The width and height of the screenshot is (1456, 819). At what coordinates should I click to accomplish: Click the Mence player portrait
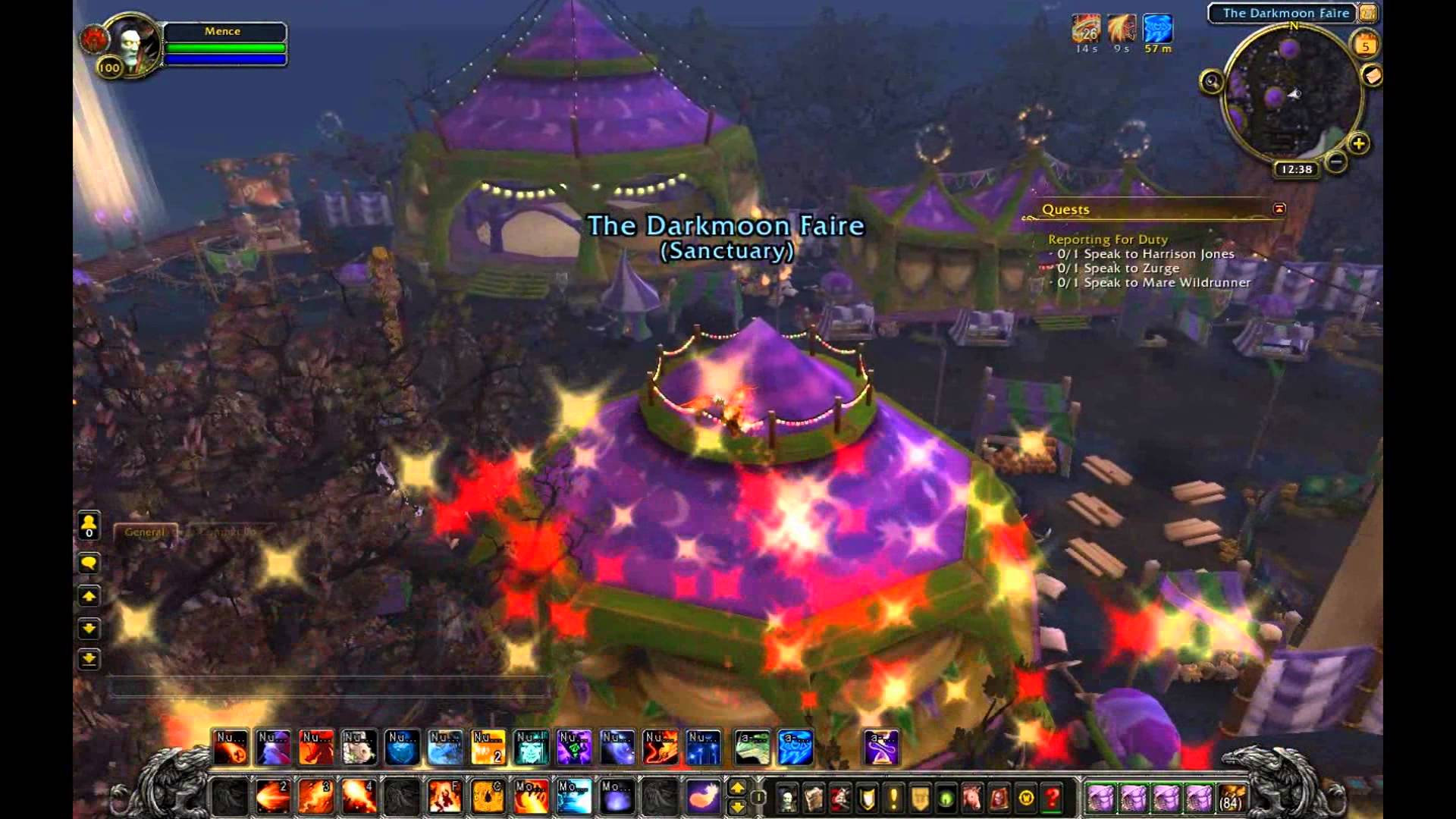click(130, 43)
